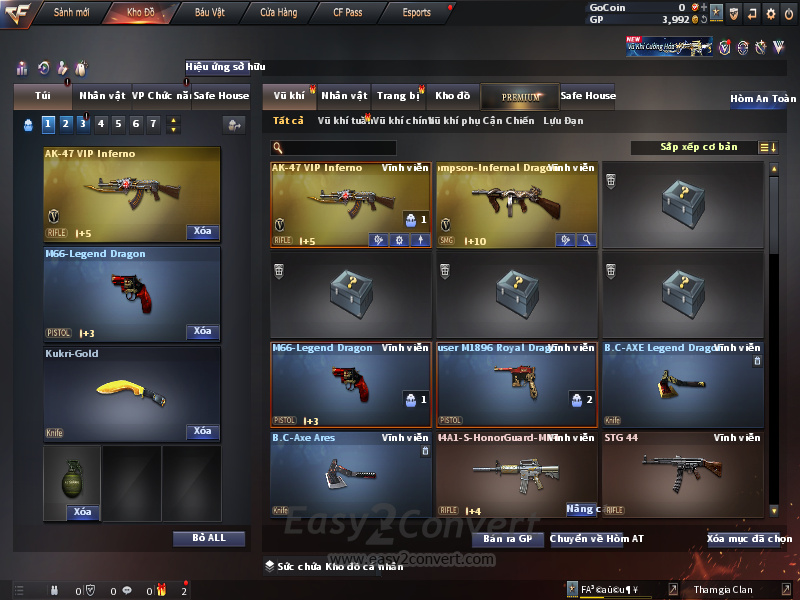Remove the Kukri-Gold knife with Xóa
The image size is (800, 600).
pyautogui.click(x=202, y=431)
